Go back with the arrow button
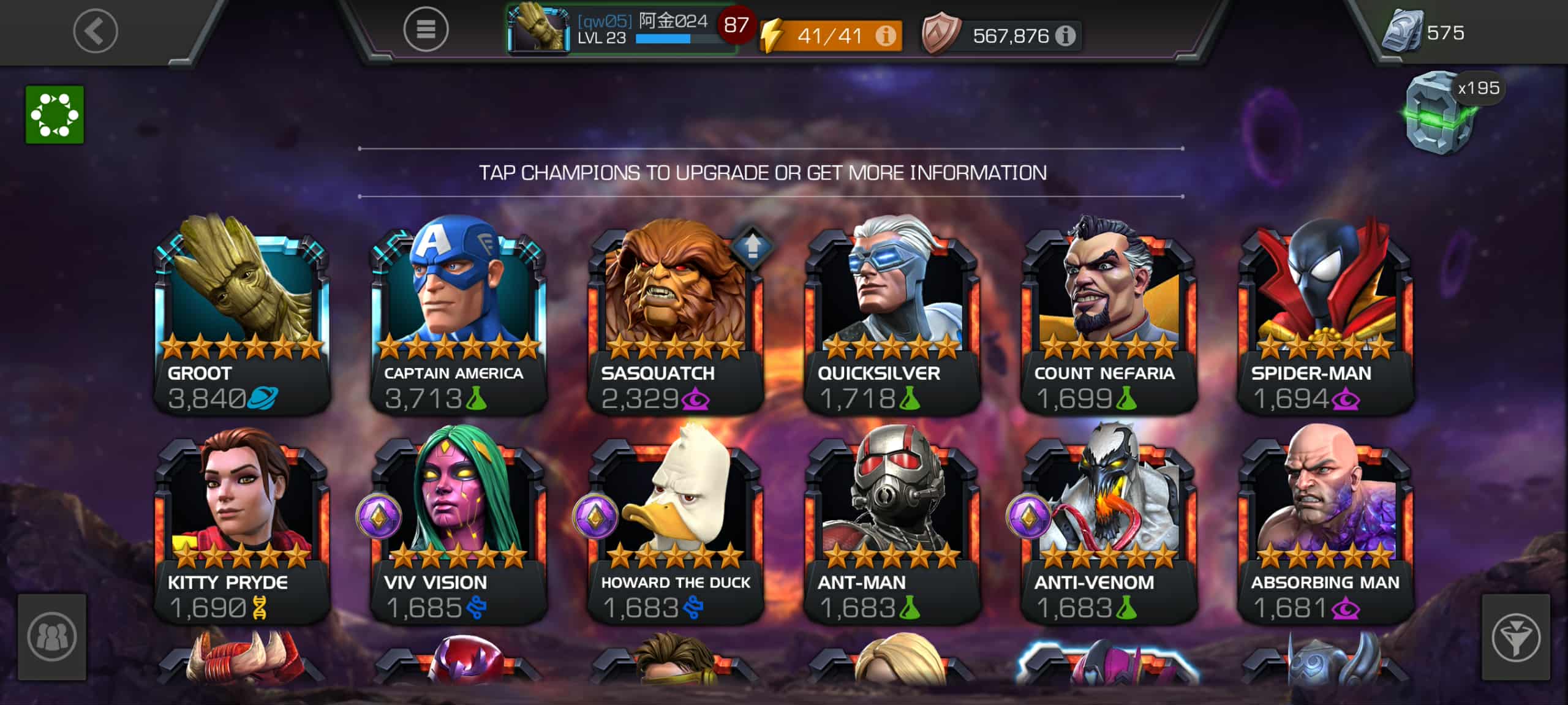This screenshot has width=1568, height=705. [96, 31]
